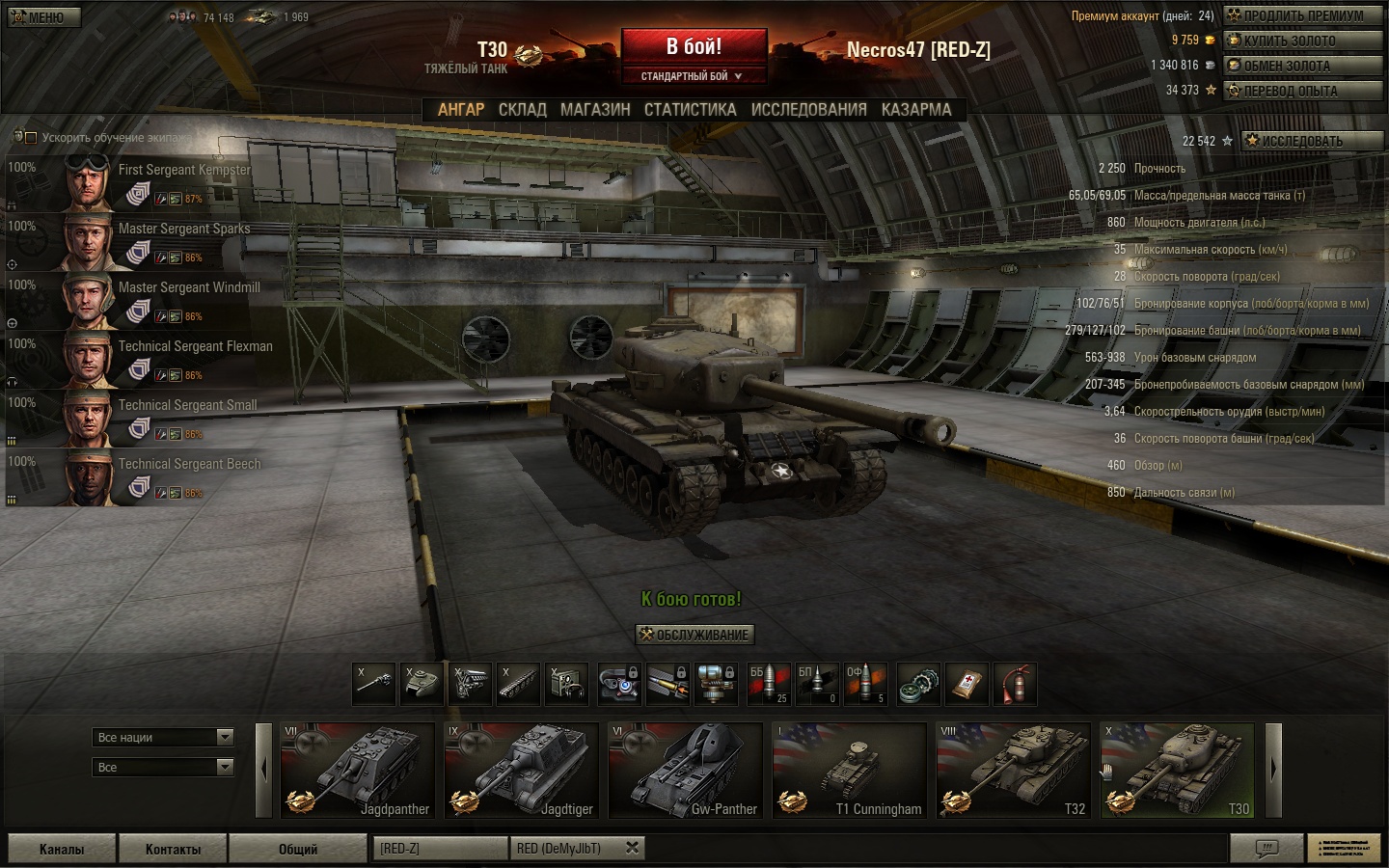Click ПРОДЛИТЬ ПРЕМИУМ button
This screenshot has width=1389, height=868.
pos(1301,15)
